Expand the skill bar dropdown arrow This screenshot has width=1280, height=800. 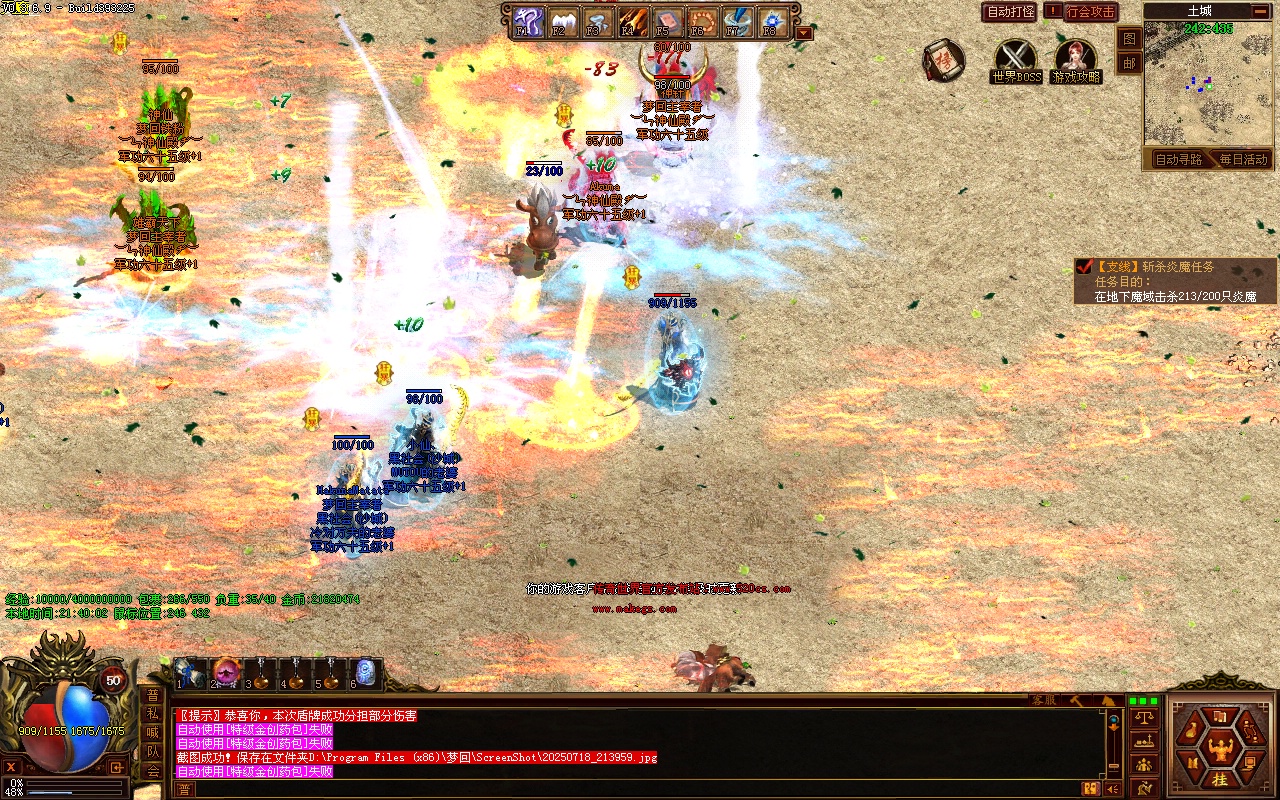coord(804,33)
